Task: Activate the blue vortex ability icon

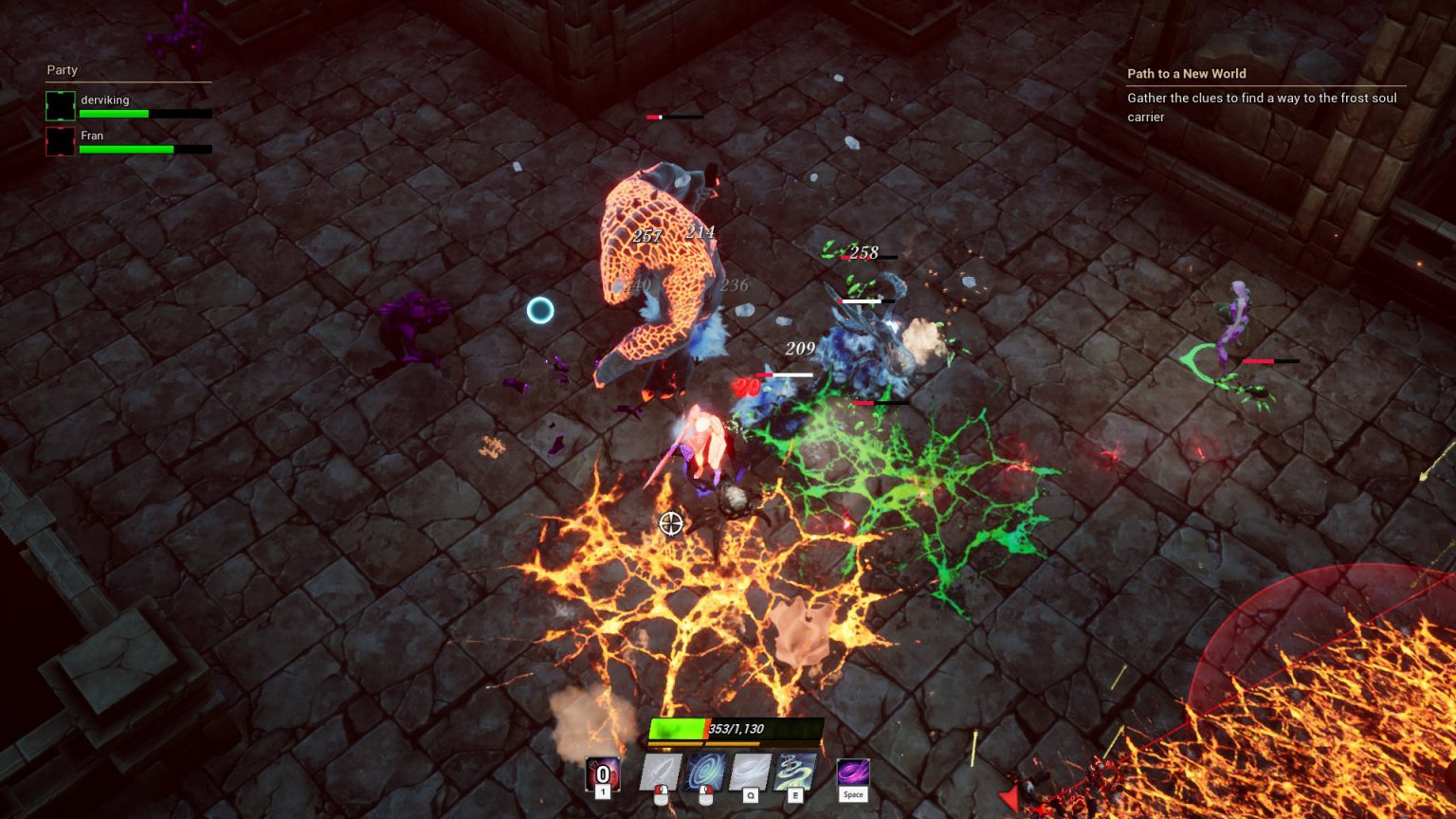Action: pyautogui.click(x=705, y=769)
